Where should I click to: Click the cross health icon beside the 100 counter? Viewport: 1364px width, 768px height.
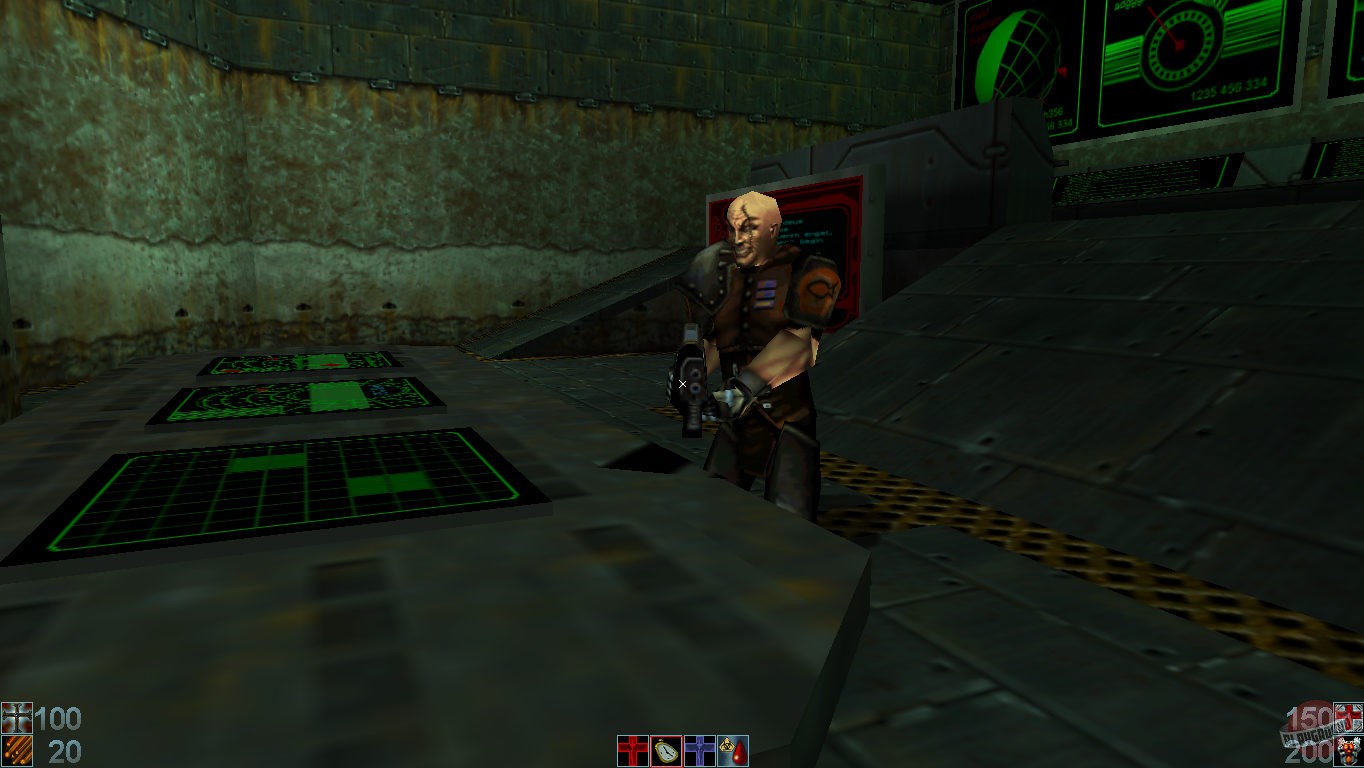pos(16,717)
